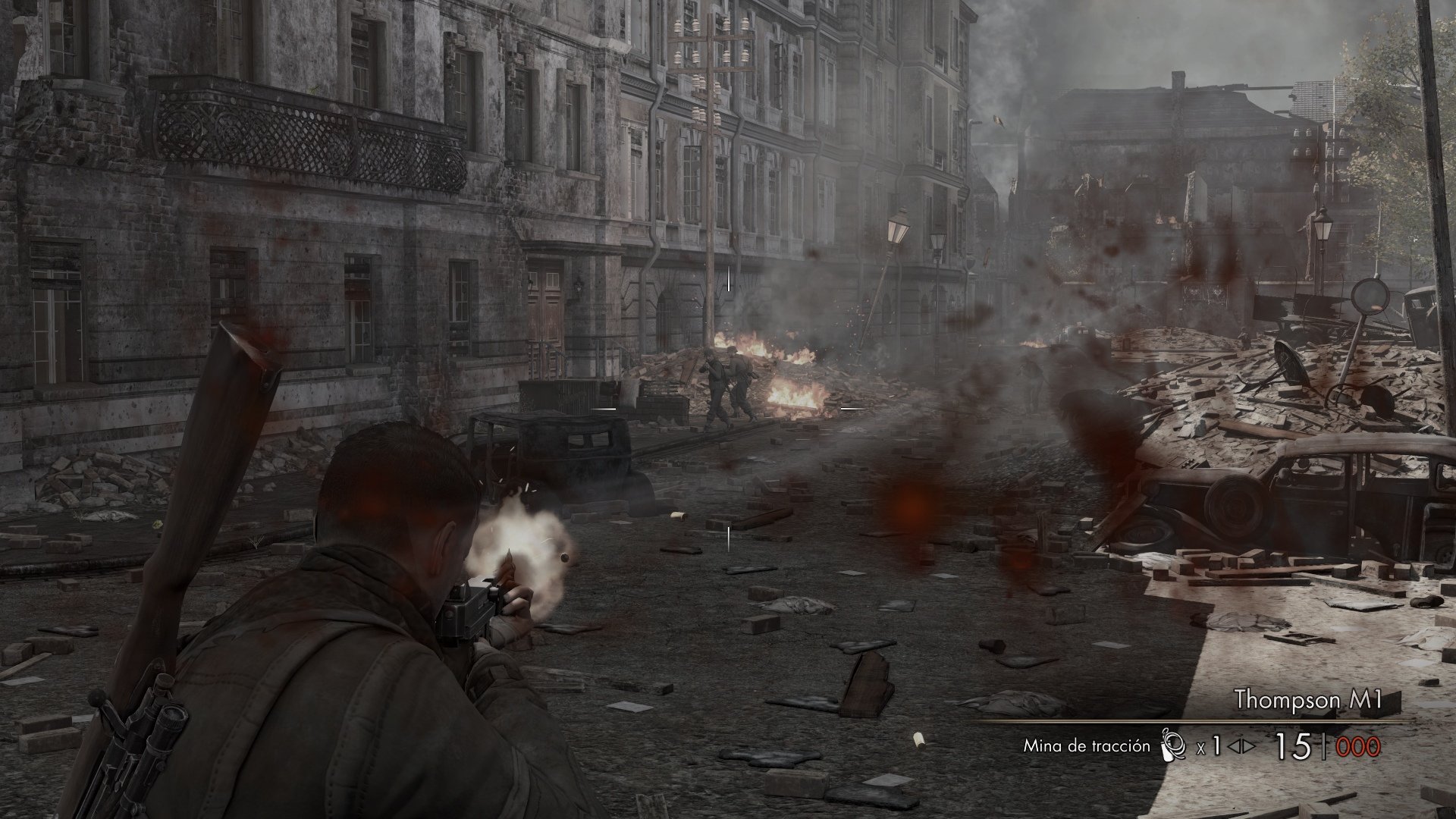Screen dimensions: 1456x819
Task: Select the Mina de tracción text label
Action: coord(1088,746)
